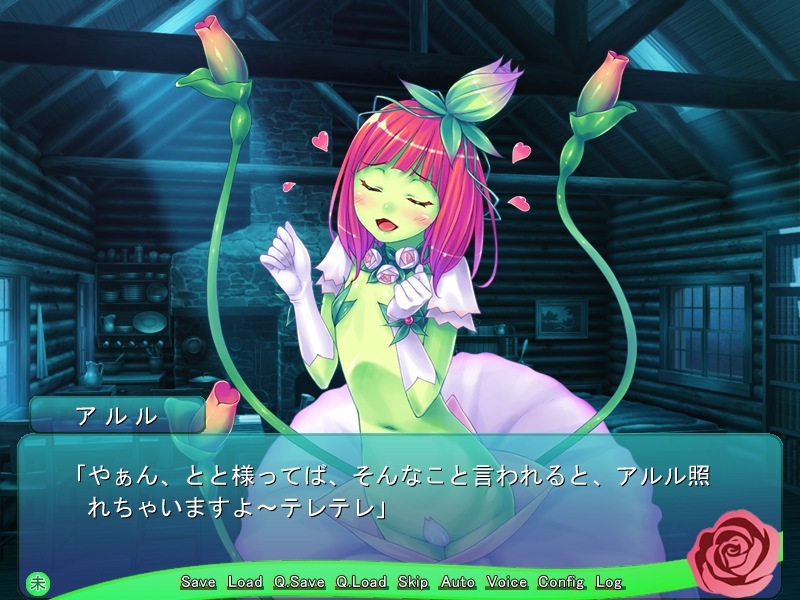Choose Q.Load to quick load
Viewport: 800px width, 600px height.
(x=361, y=582)
